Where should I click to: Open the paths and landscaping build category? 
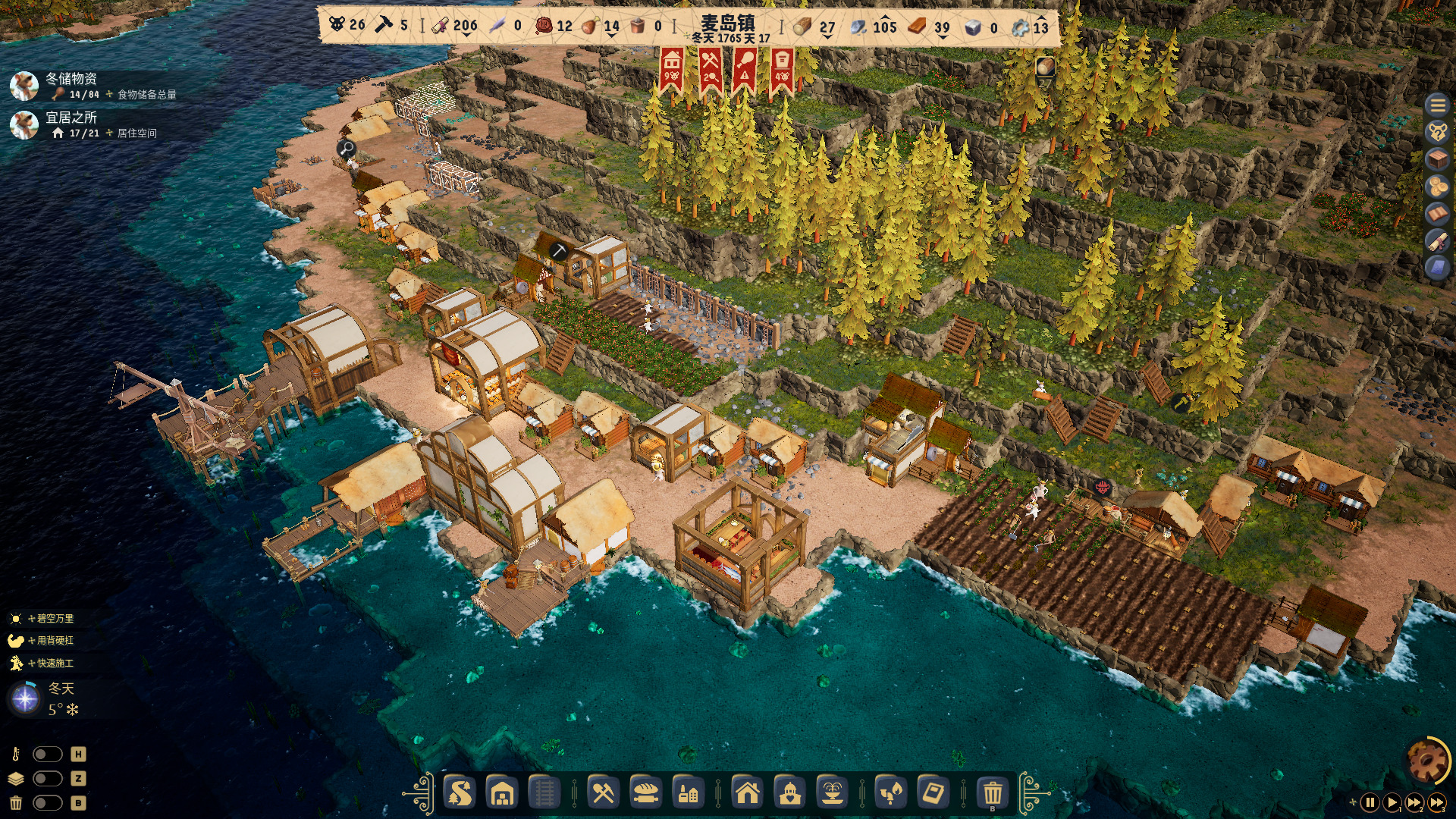(x=460, y=794)
